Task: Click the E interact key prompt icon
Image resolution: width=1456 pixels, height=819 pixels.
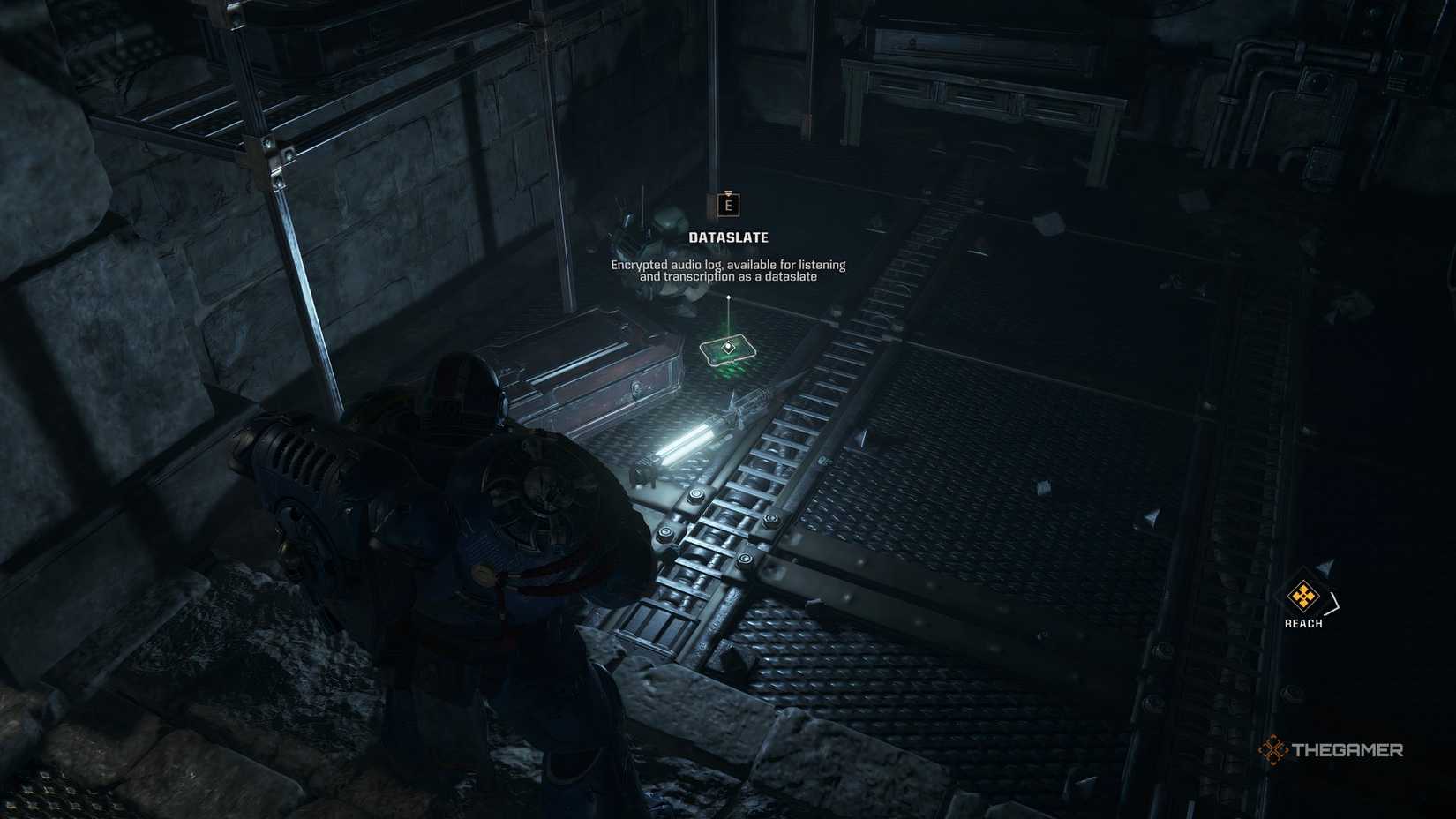Action: (729, 205)
